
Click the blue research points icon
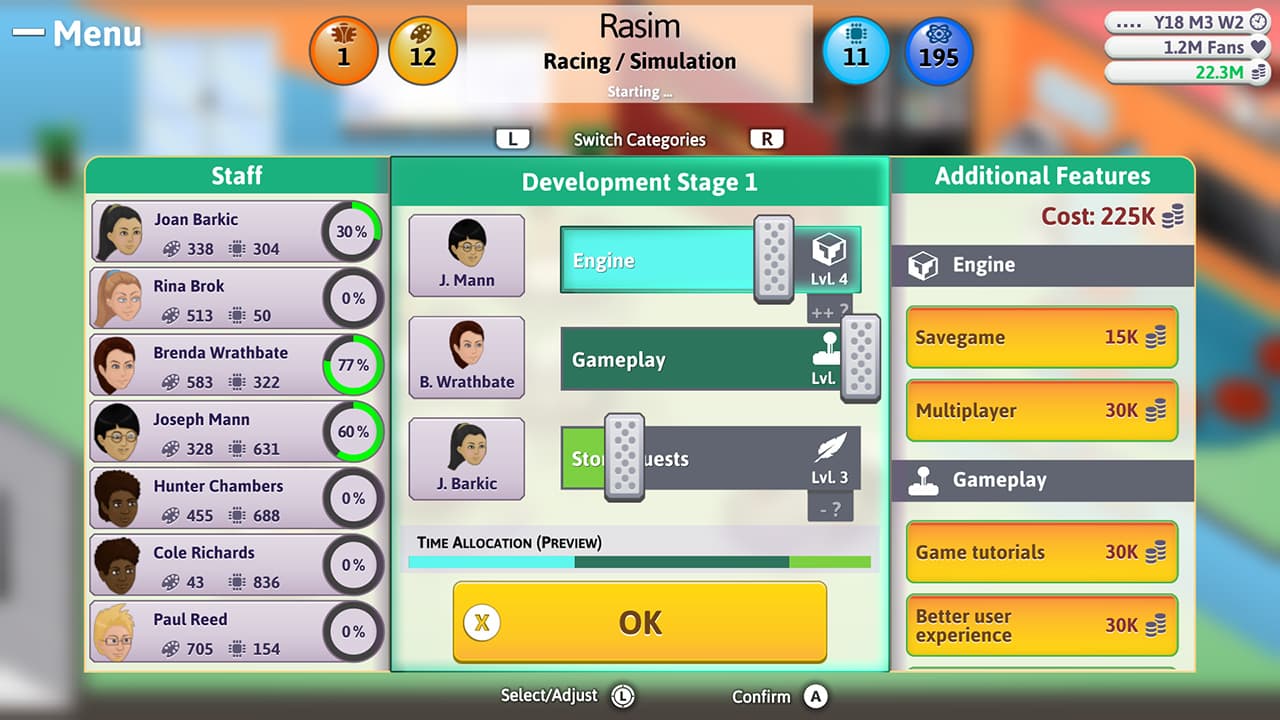937,49
